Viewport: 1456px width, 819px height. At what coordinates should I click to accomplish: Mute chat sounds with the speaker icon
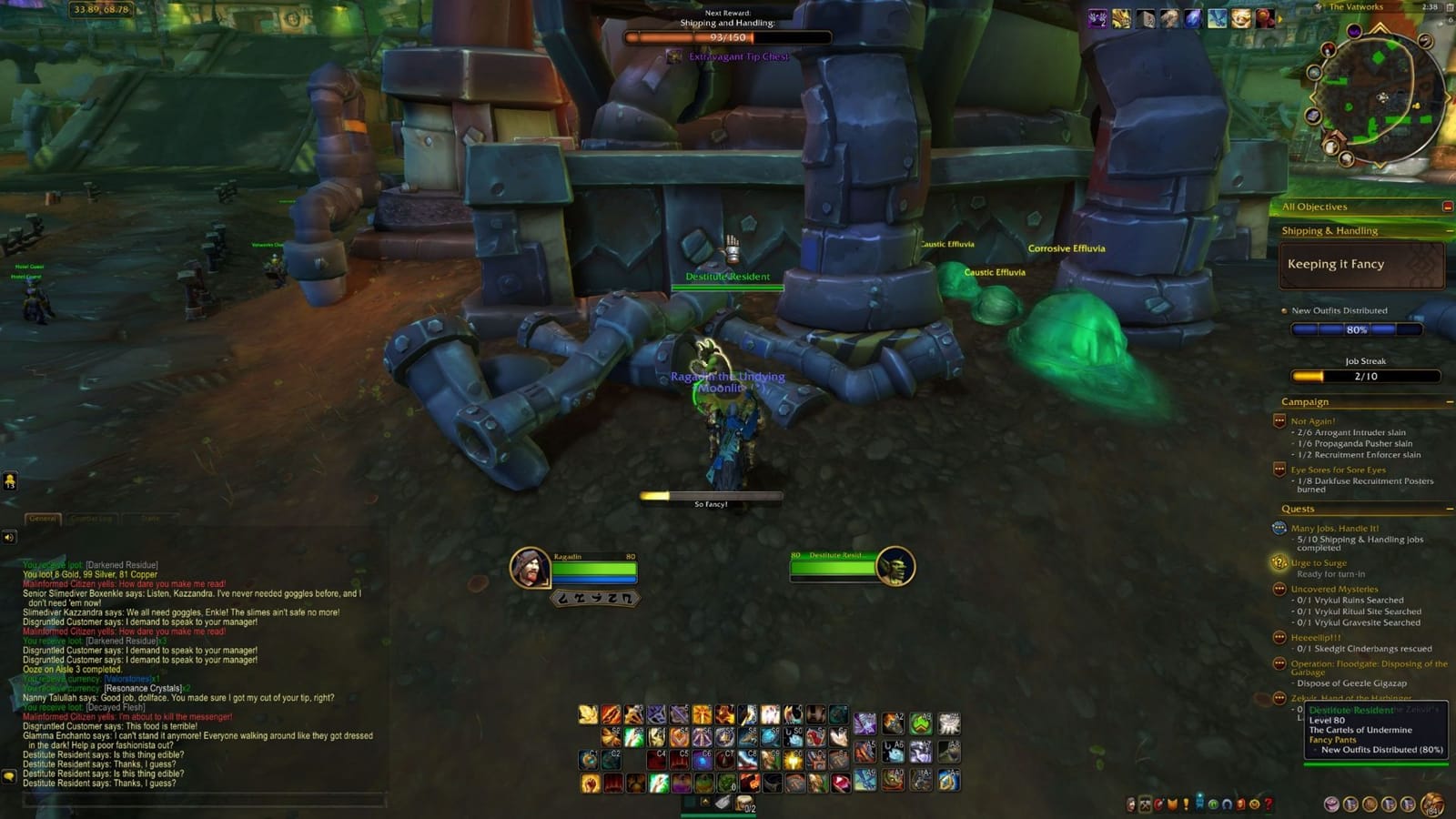(8, 537)
